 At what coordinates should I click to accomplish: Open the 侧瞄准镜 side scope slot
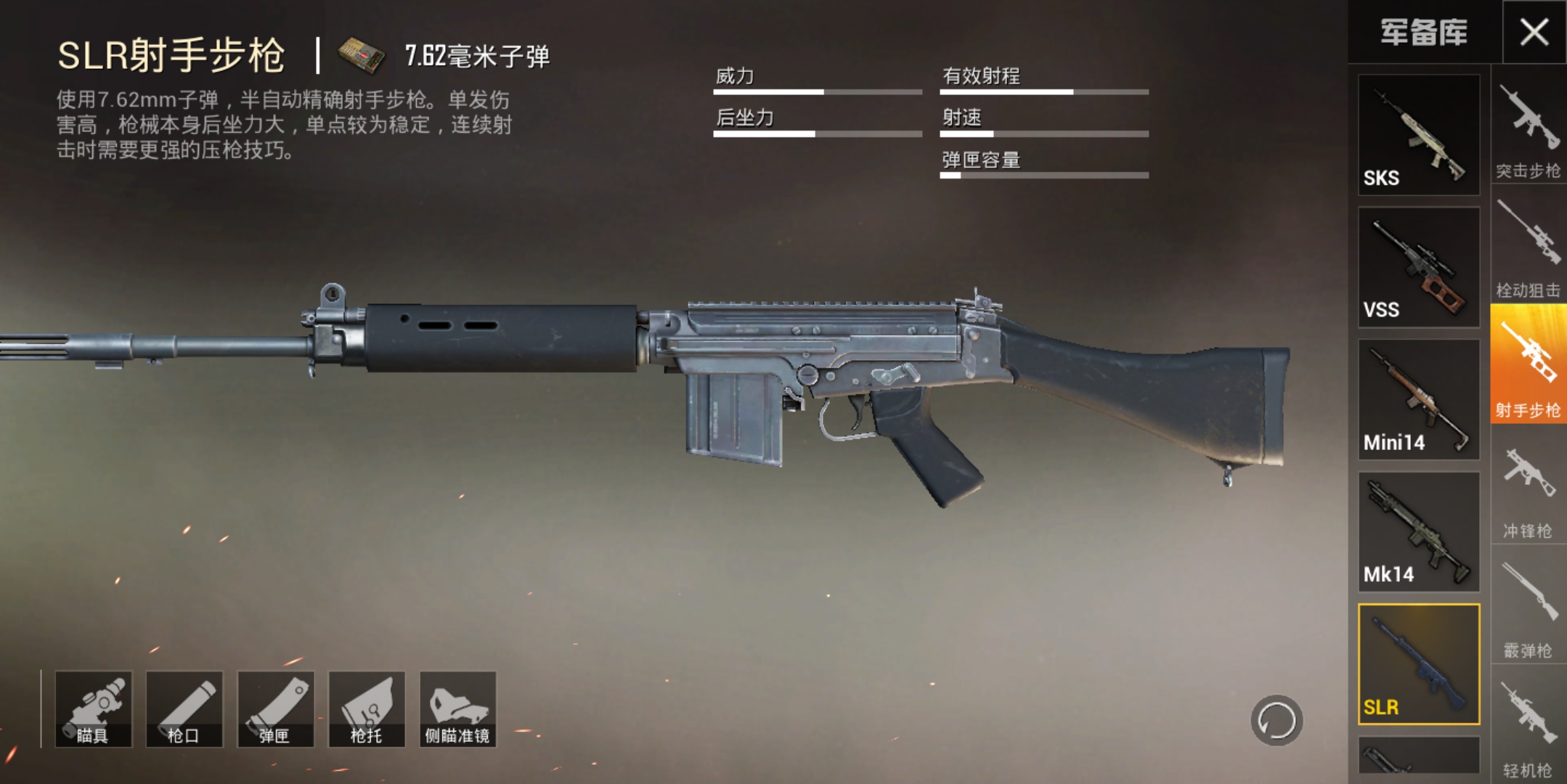coord(457,709)
